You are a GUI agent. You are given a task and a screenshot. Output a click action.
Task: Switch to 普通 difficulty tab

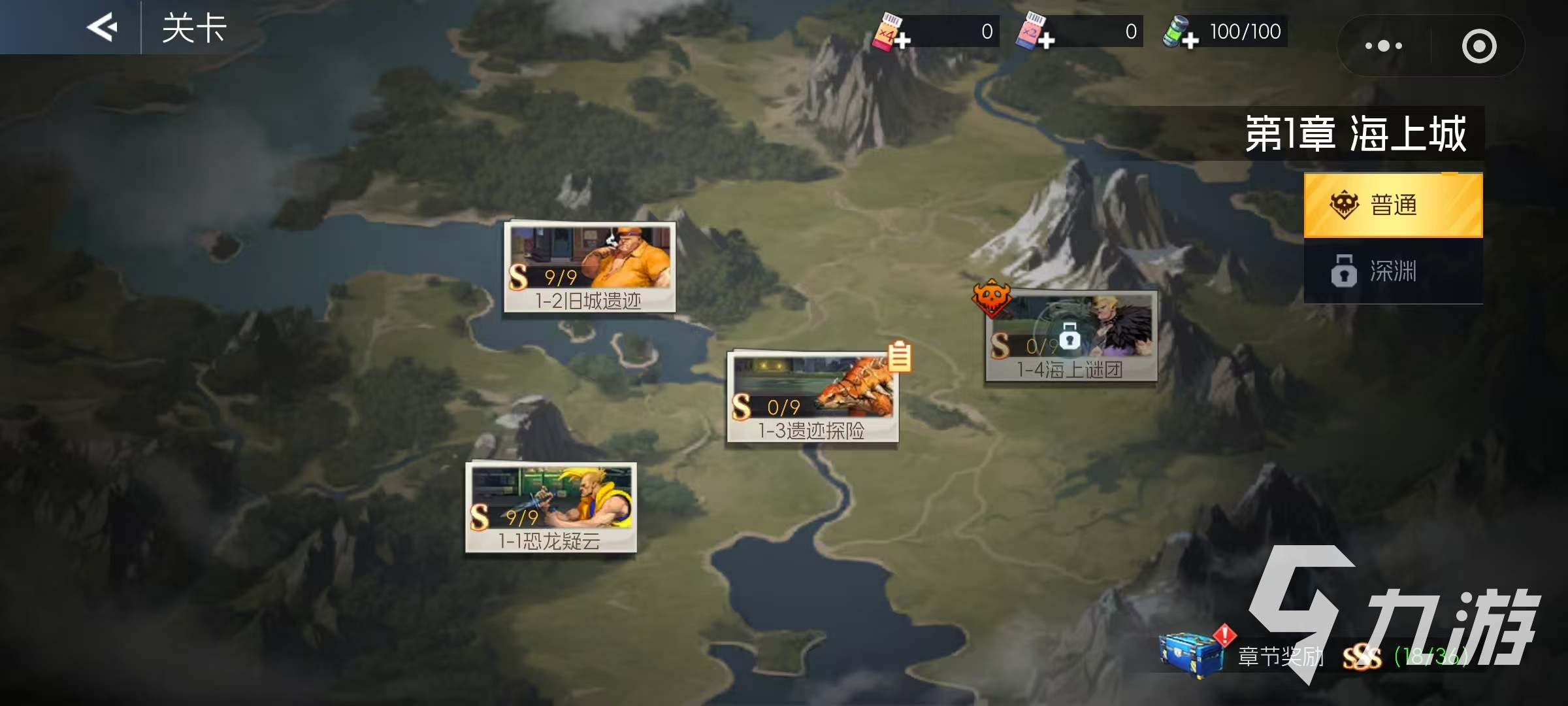(1393, 205)
